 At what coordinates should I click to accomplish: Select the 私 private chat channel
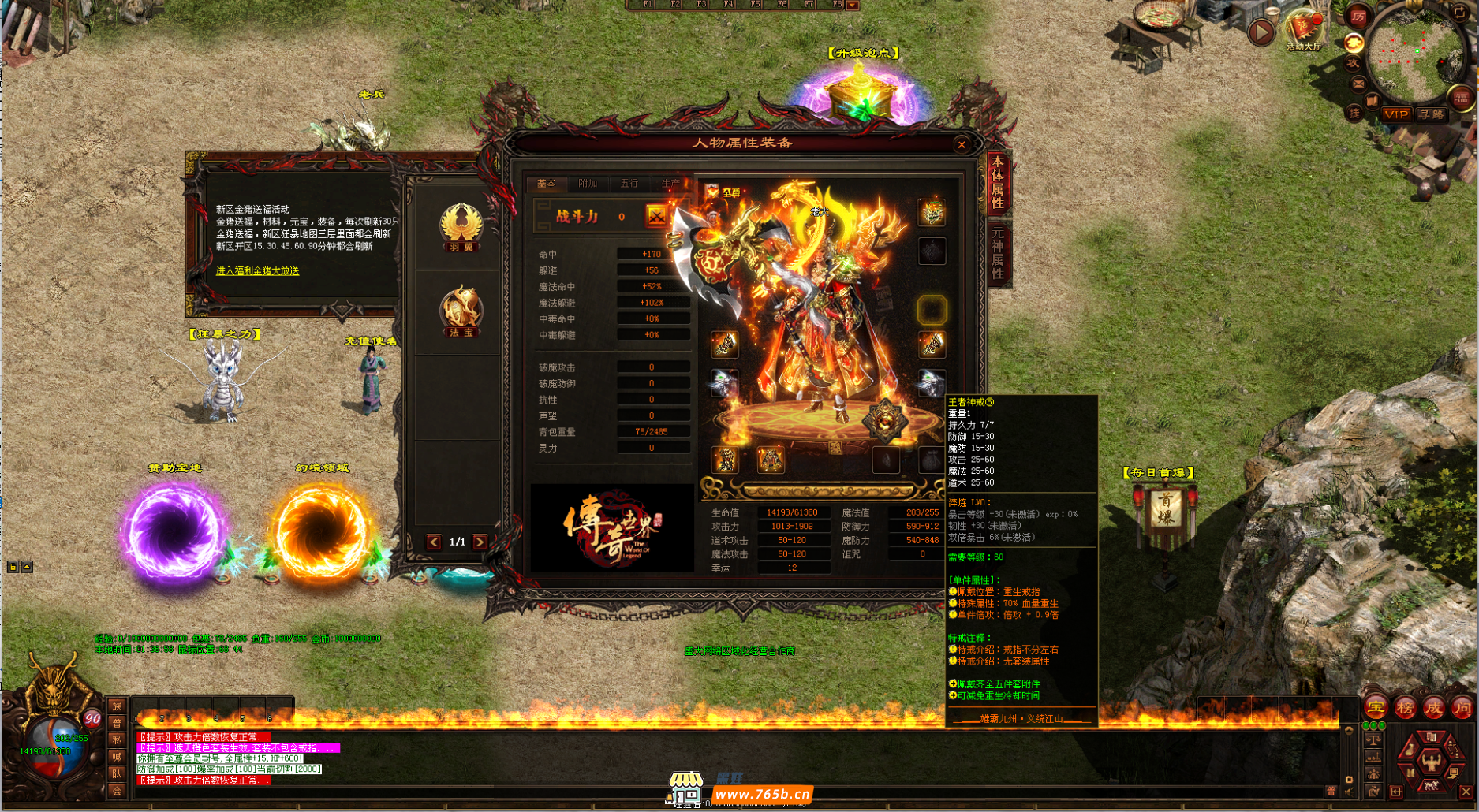pos(117,739)
